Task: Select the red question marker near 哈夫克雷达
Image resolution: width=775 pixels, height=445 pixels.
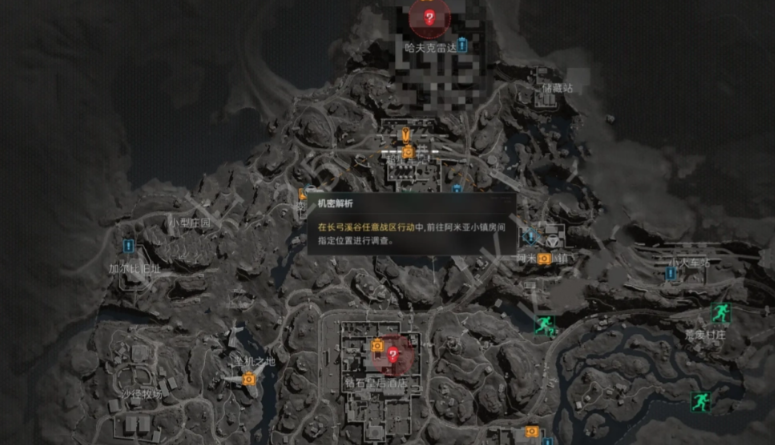Action: tap(429, 17)
